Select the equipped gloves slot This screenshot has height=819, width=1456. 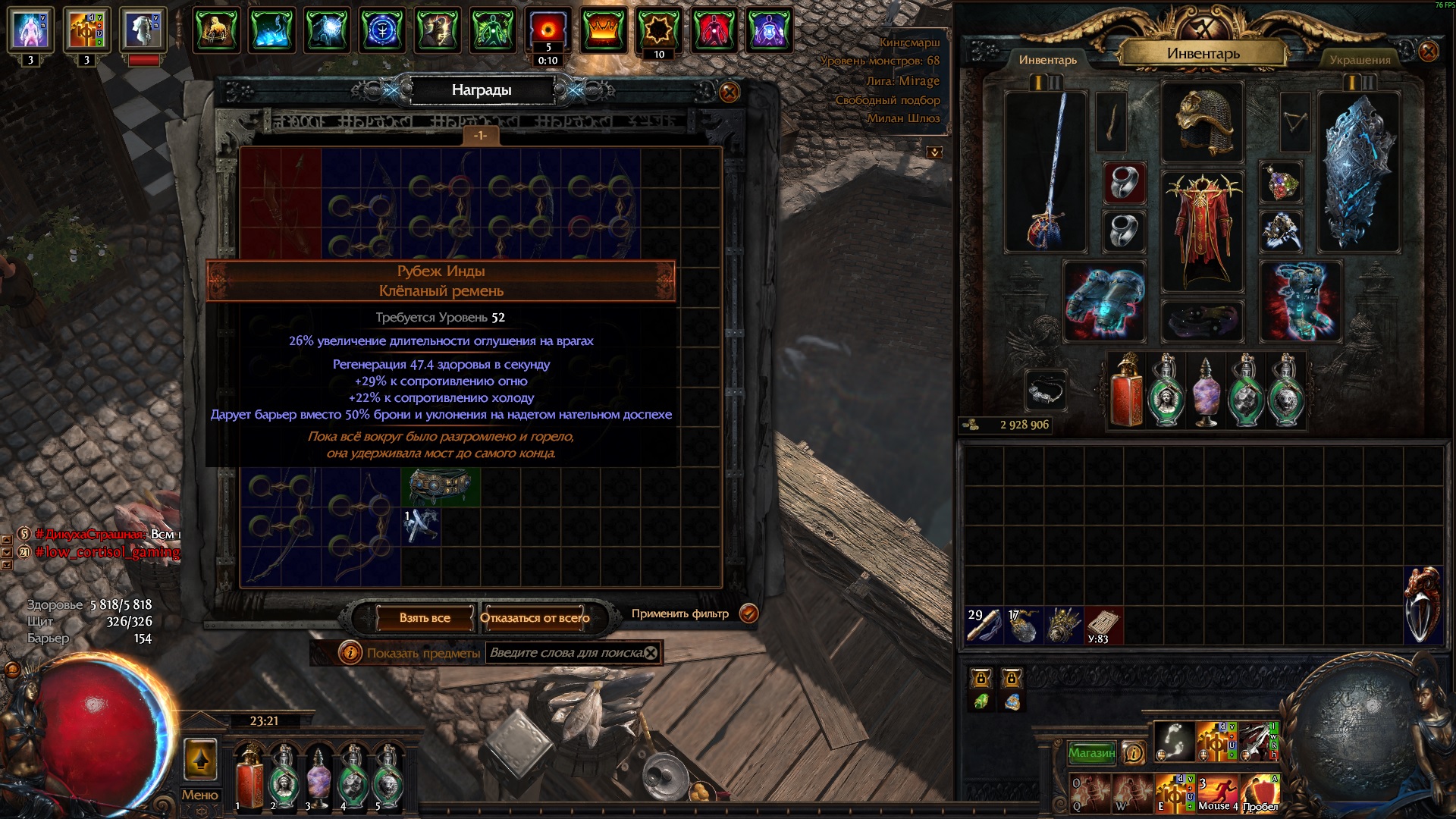click(x=1104, y=300)
